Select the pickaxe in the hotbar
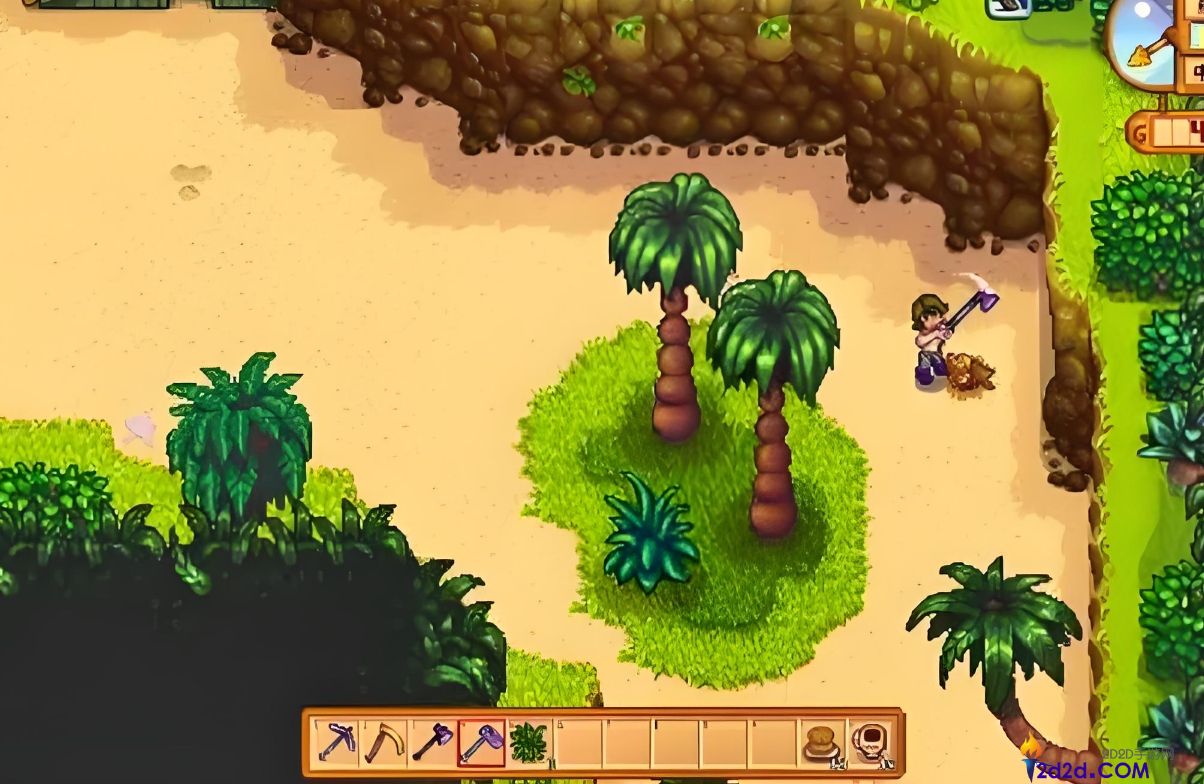 tap(334, 743)
